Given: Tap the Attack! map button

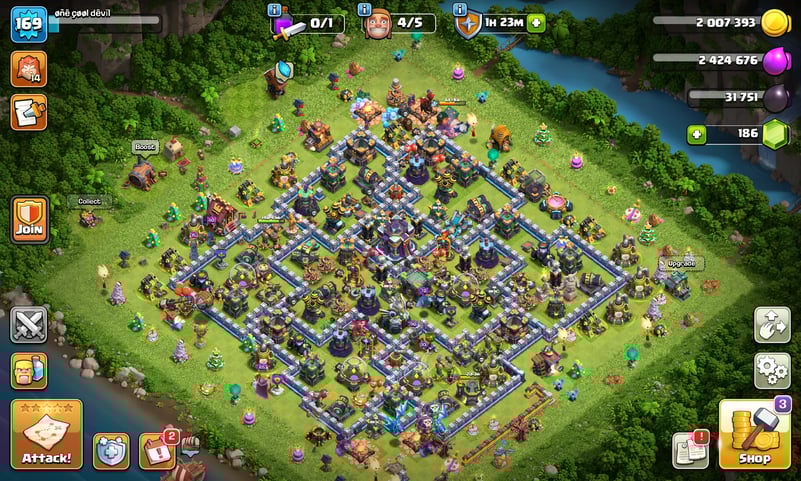Looking at the screenshot, I should (46, 435).
